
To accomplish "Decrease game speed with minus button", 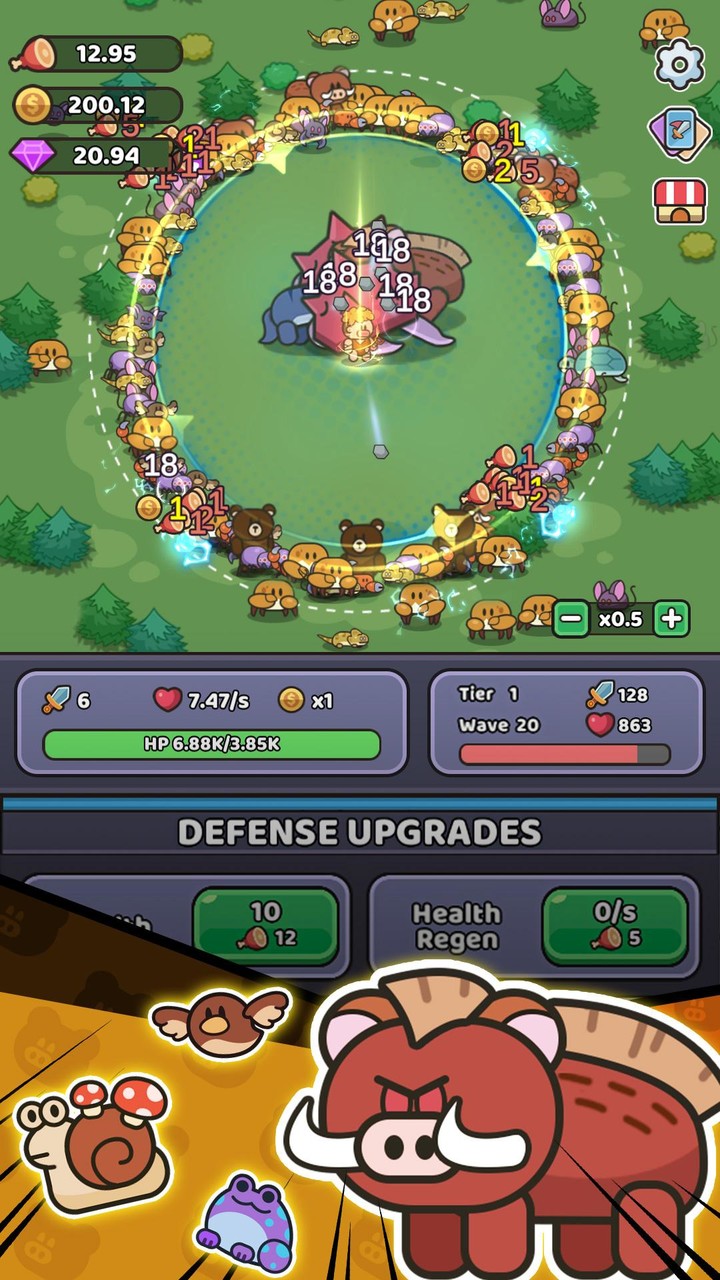I will tap(571, 619).
